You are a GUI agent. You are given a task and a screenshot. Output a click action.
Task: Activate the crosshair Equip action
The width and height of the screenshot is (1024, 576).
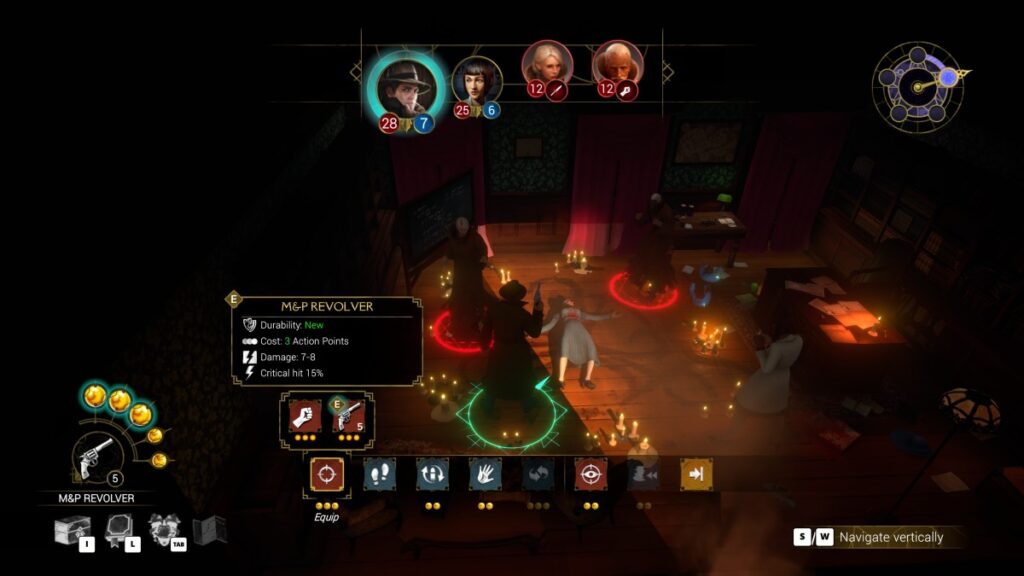click(x=325, y=474)
